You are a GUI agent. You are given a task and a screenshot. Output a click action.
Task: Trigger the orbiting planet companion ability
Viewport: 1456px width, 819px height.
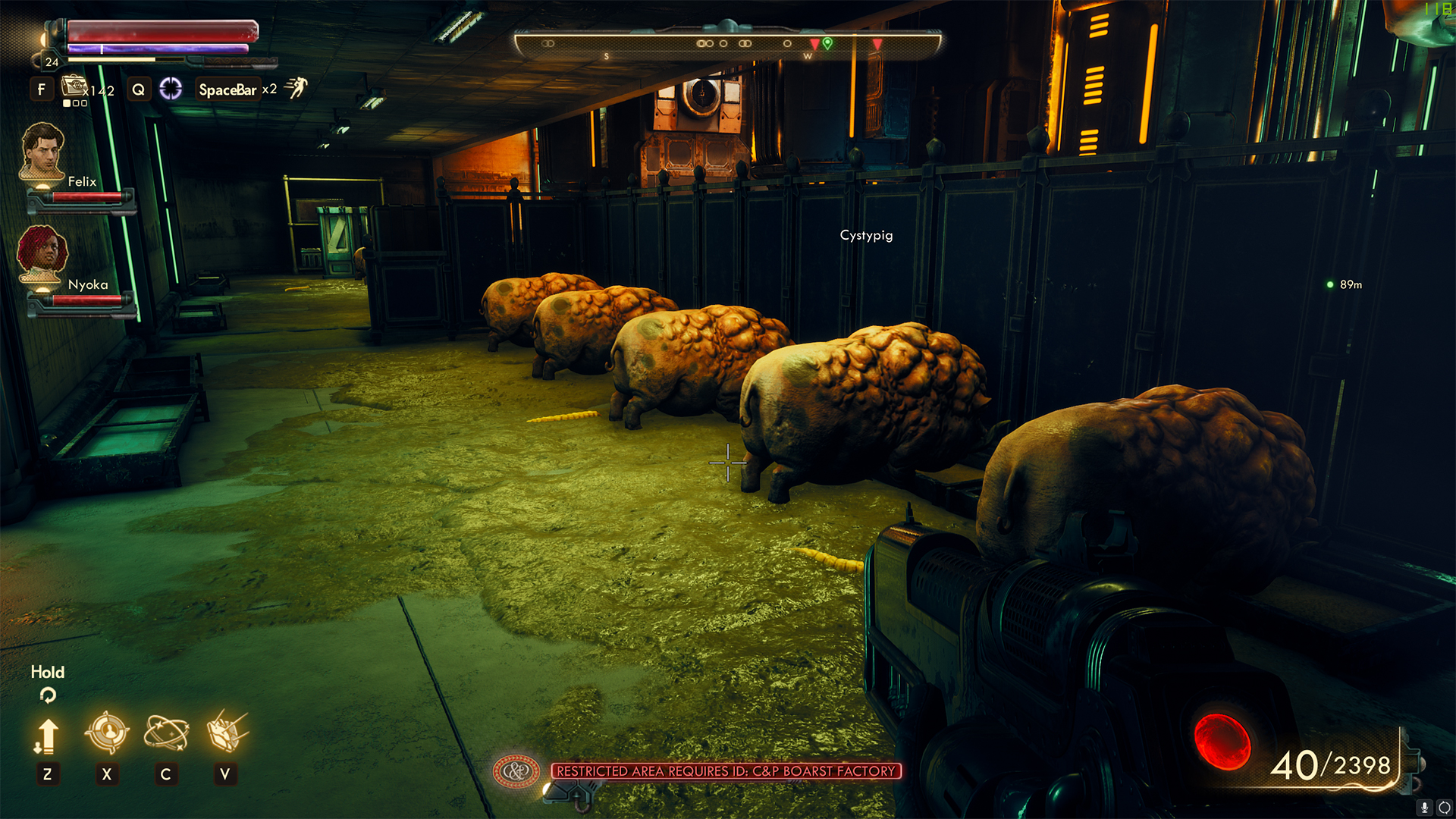pos(166,733)
